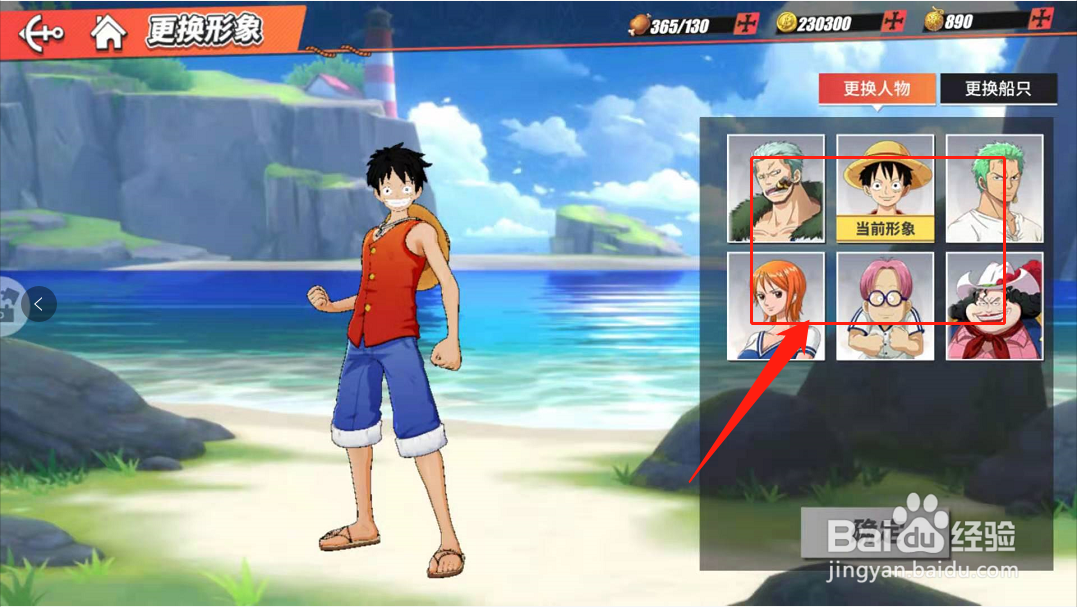Confirm the selection with the 确定 button

[860, 531]
